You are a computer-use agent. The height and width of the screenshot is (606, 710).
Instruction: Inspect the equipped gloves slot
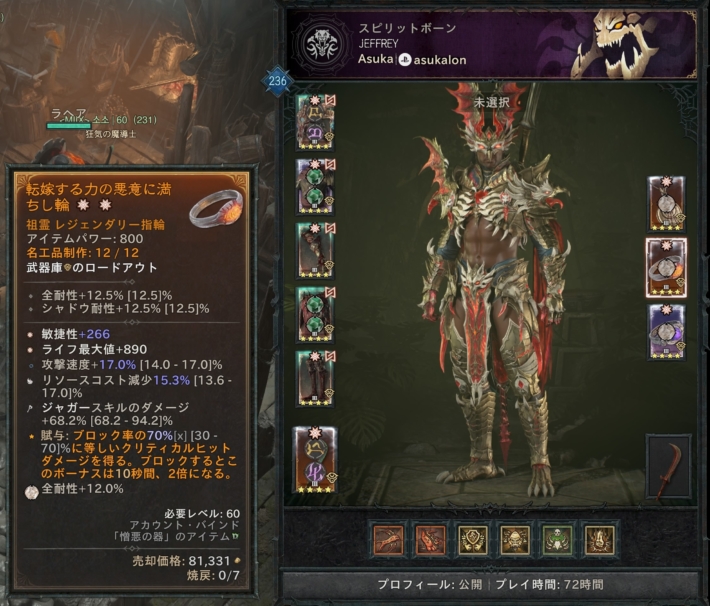[314, 250]
